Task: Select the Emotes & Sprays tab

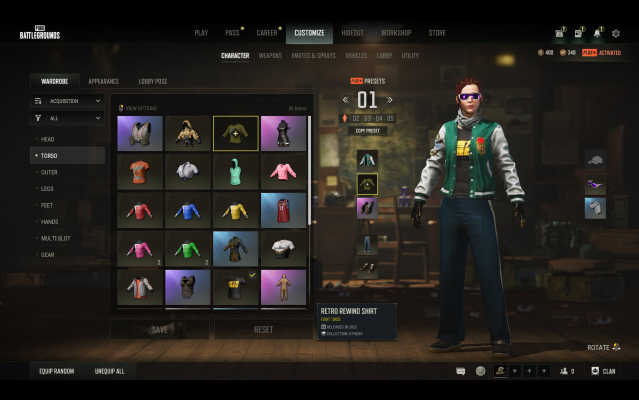Action: point(313,56)
